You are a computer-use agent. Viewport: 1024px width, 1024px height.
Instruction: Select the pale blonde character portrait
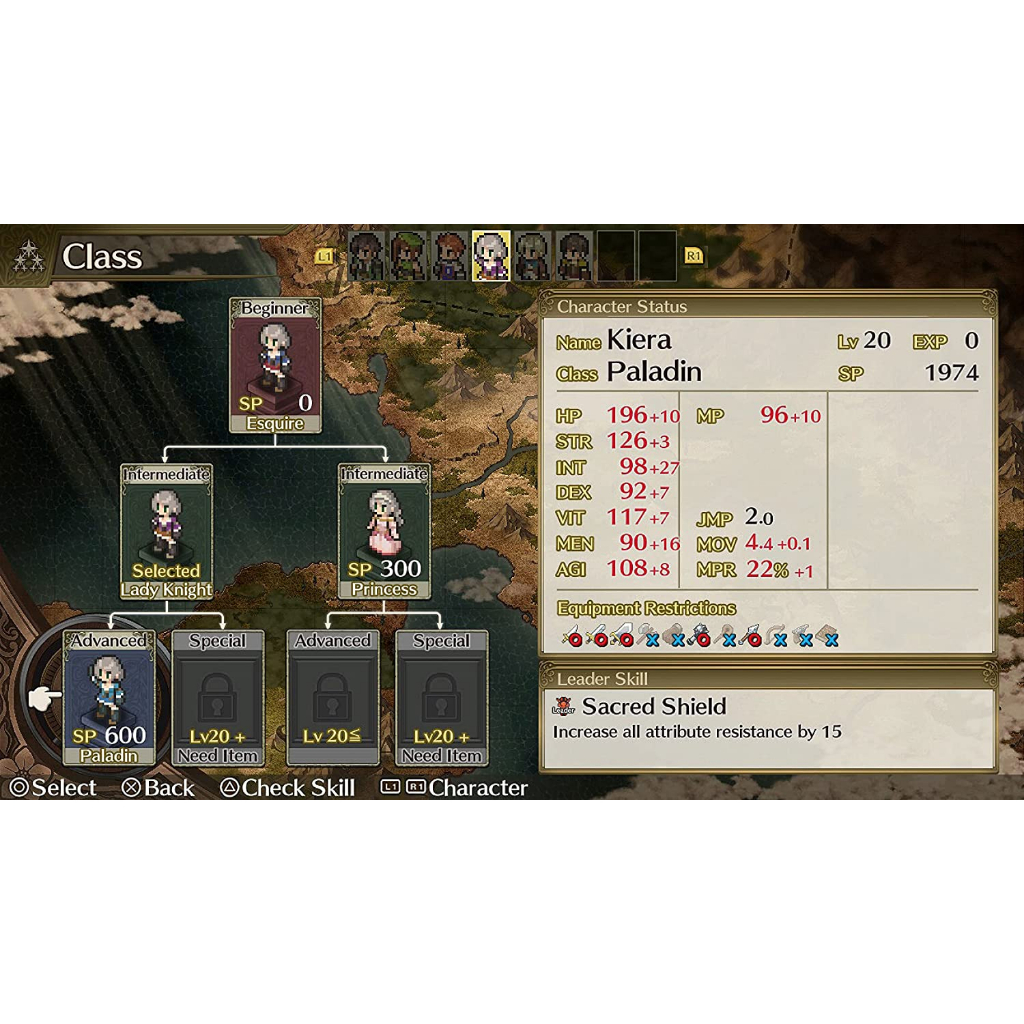point(533,256)
